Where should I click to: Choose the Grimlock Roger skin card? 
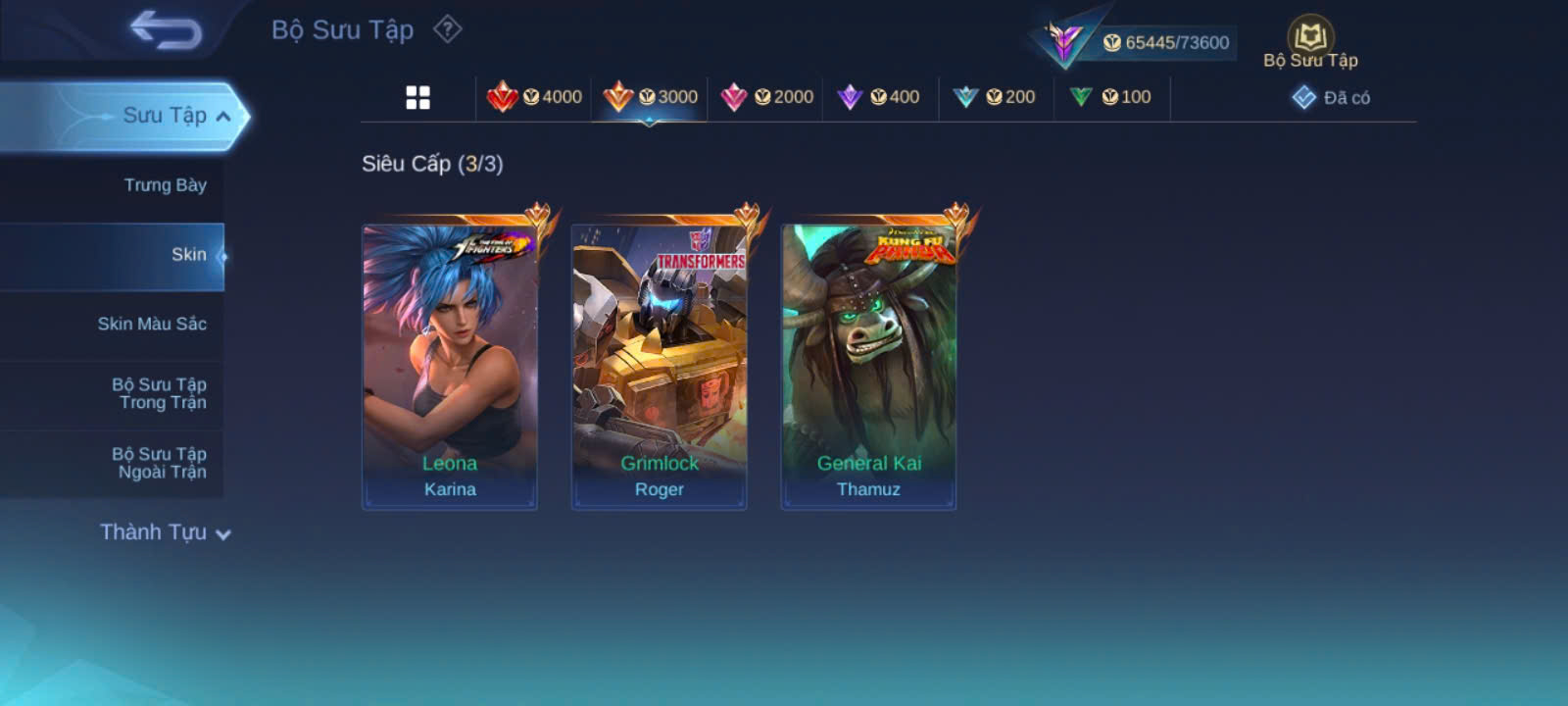coord(659,367)
